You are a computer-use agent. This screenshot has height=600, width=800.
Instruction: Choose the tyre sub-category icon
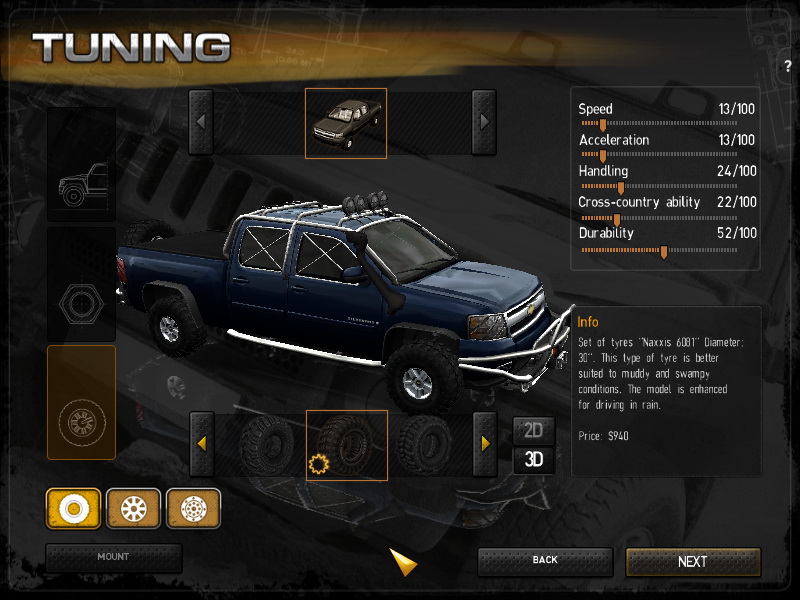73,509
